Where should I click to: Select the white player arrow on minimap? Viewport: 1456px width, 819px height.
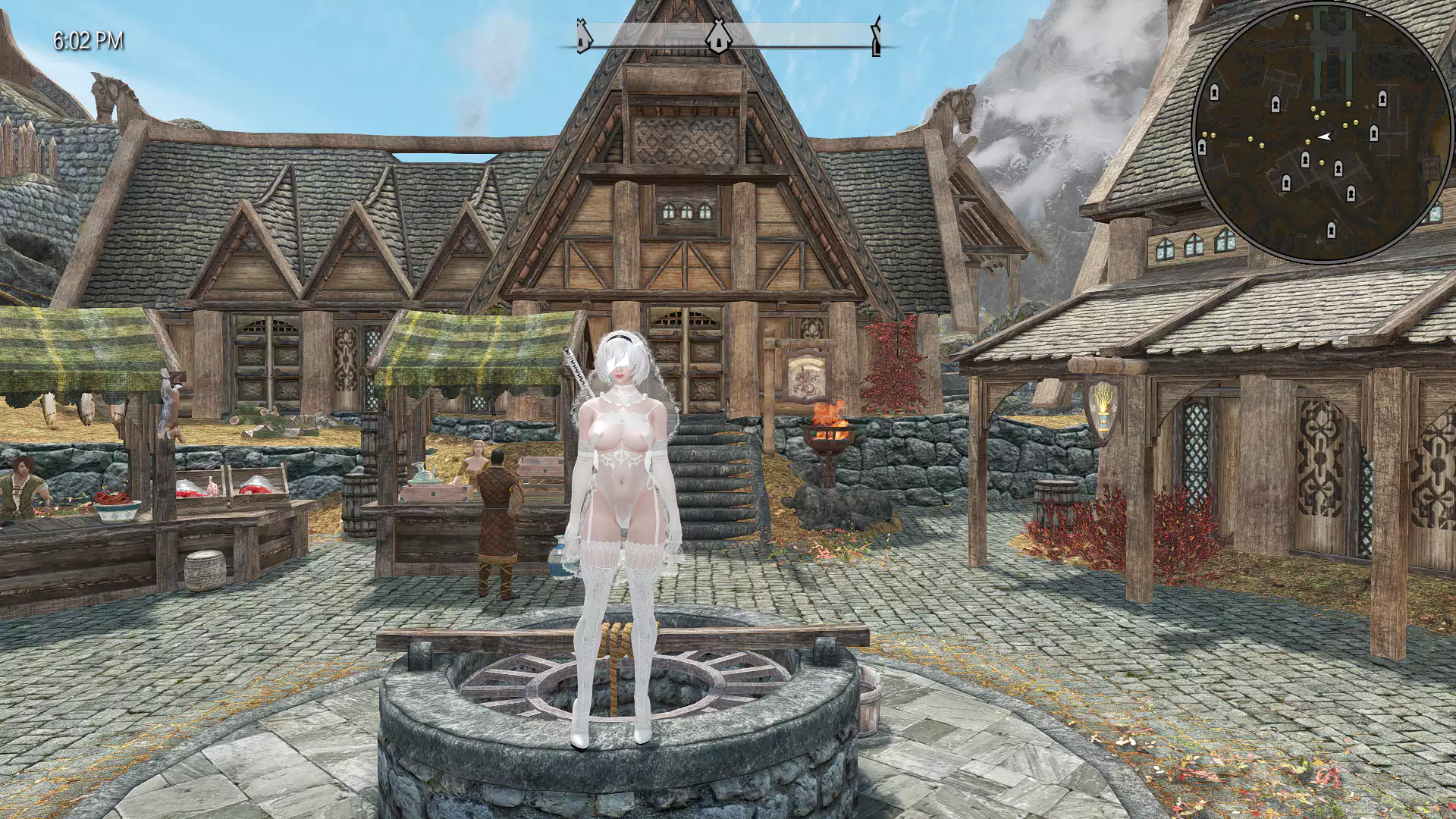click(1324, 136)
